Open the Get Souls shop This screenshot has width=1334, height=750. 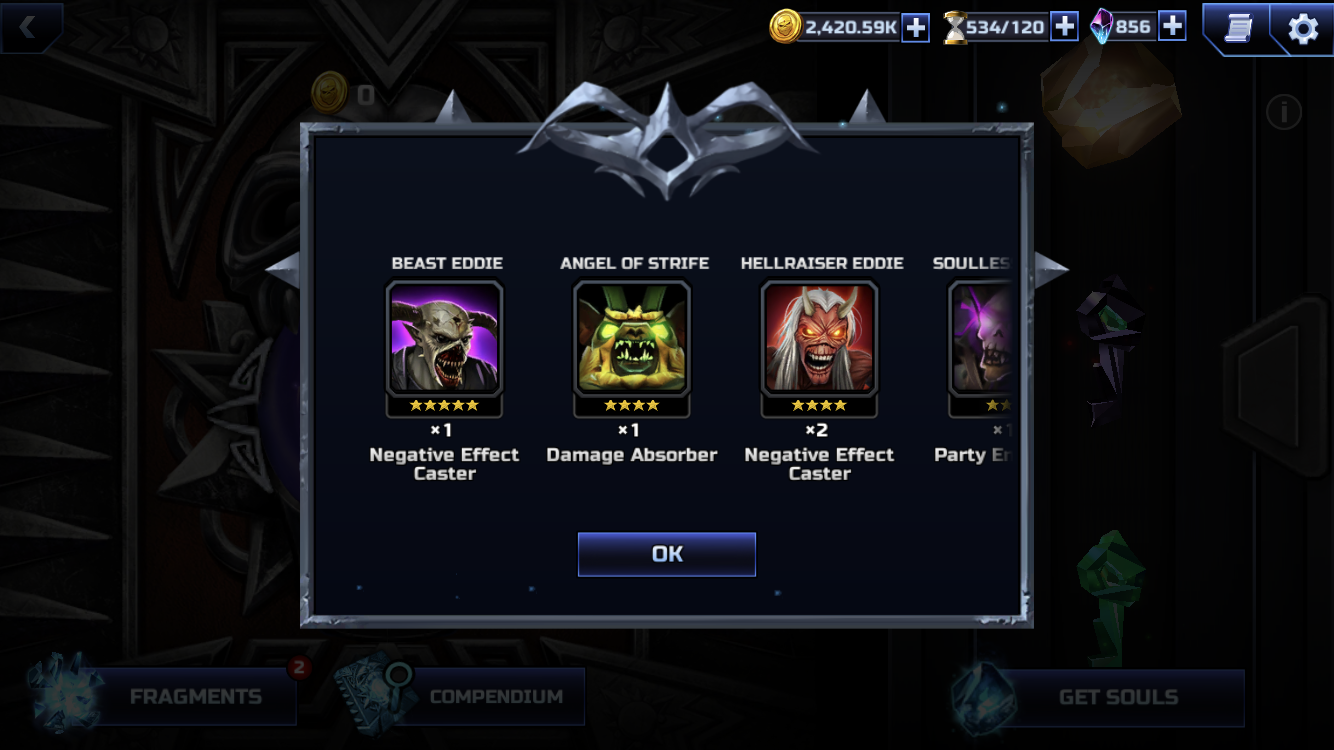1117,697
